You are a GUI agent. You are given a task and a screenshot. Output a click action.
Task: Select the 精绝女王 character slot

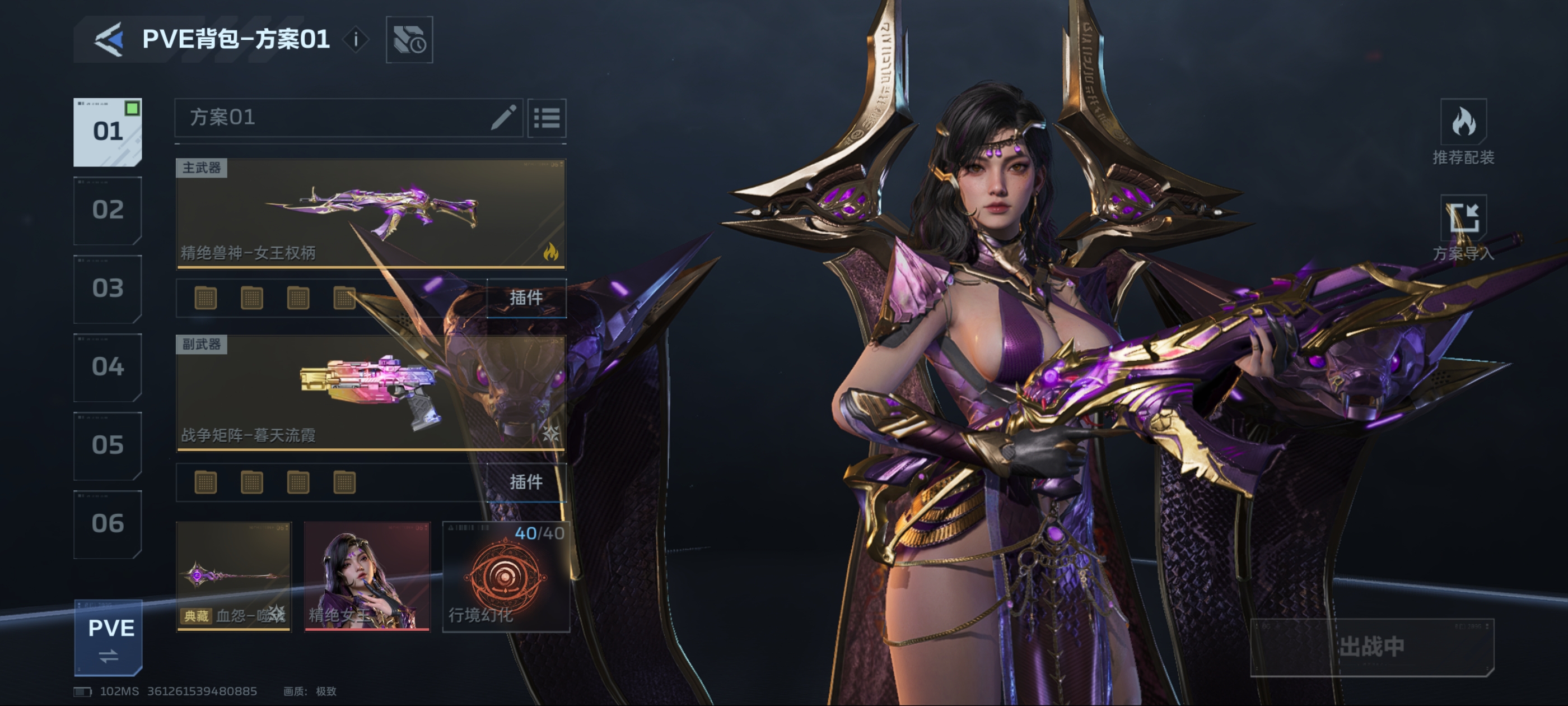click(x=367, y=576)
